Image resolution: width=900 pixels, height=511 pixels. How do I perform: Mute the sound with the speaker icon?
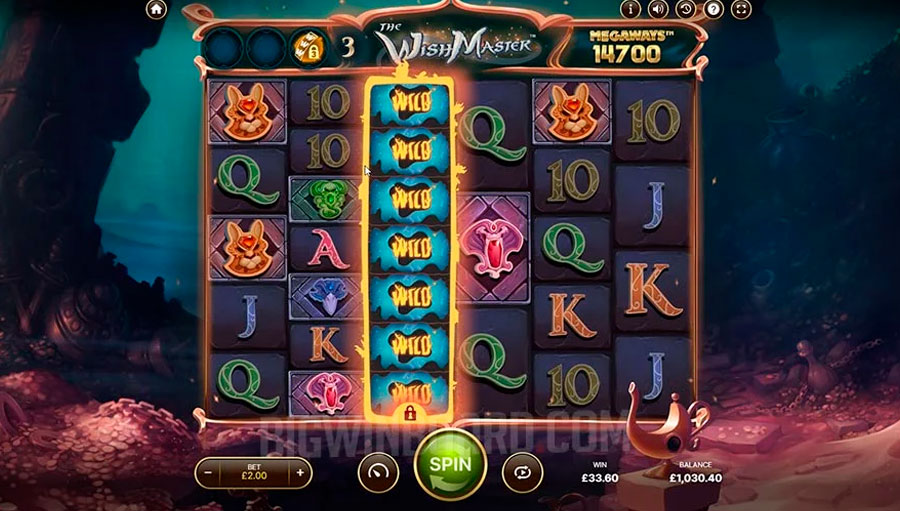click(658, 10)
